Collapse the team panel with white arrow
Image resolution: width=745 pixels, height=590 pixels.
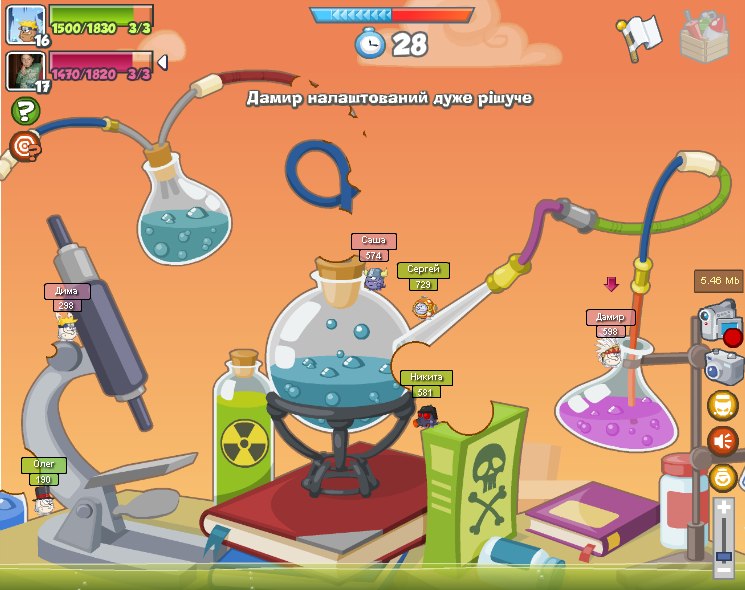[x=162, y=62]
